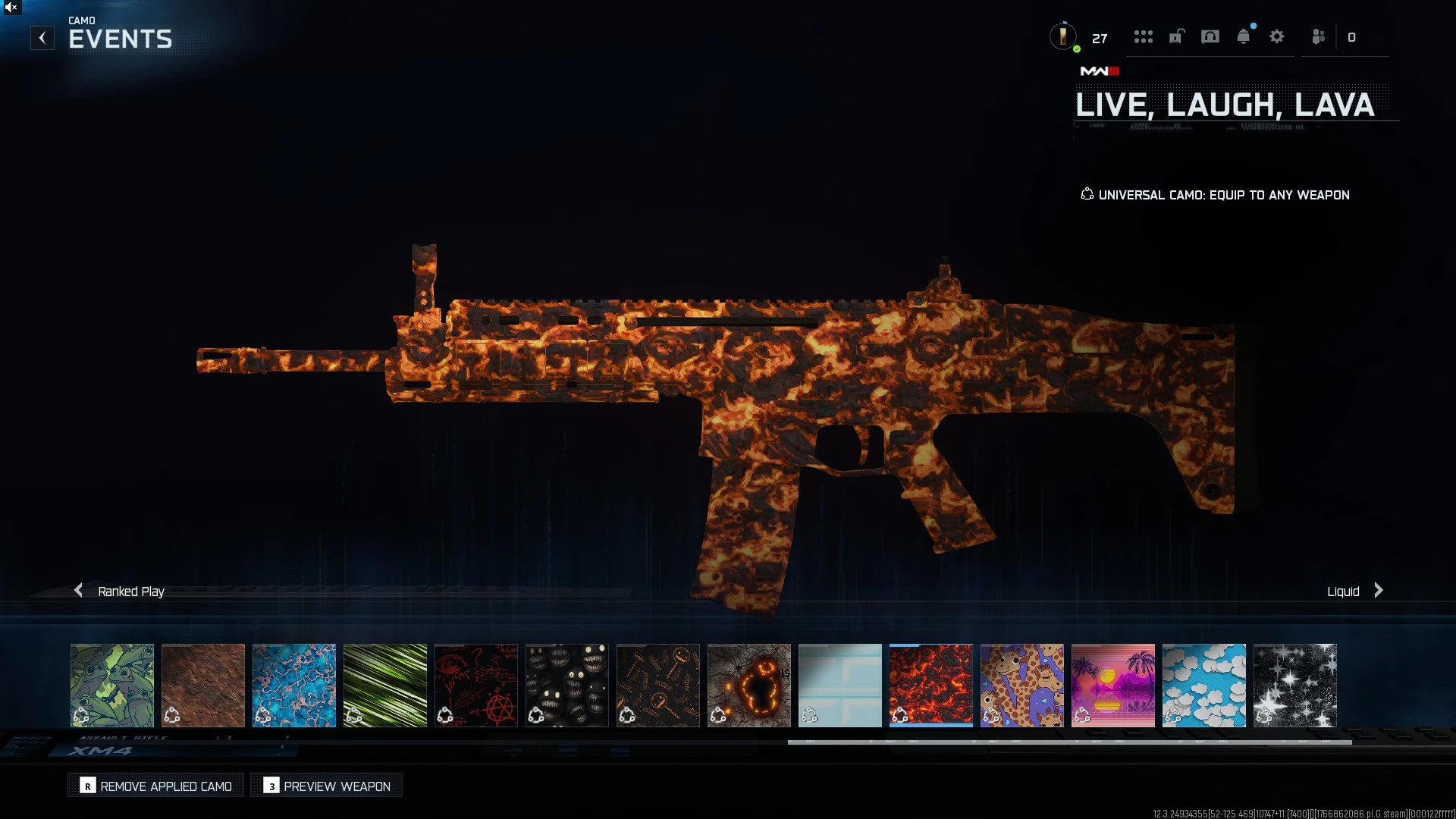The width and height of the screenshot is (1456, 819).
Task: Open the support headset channel icon
Action: [1210, 37]
